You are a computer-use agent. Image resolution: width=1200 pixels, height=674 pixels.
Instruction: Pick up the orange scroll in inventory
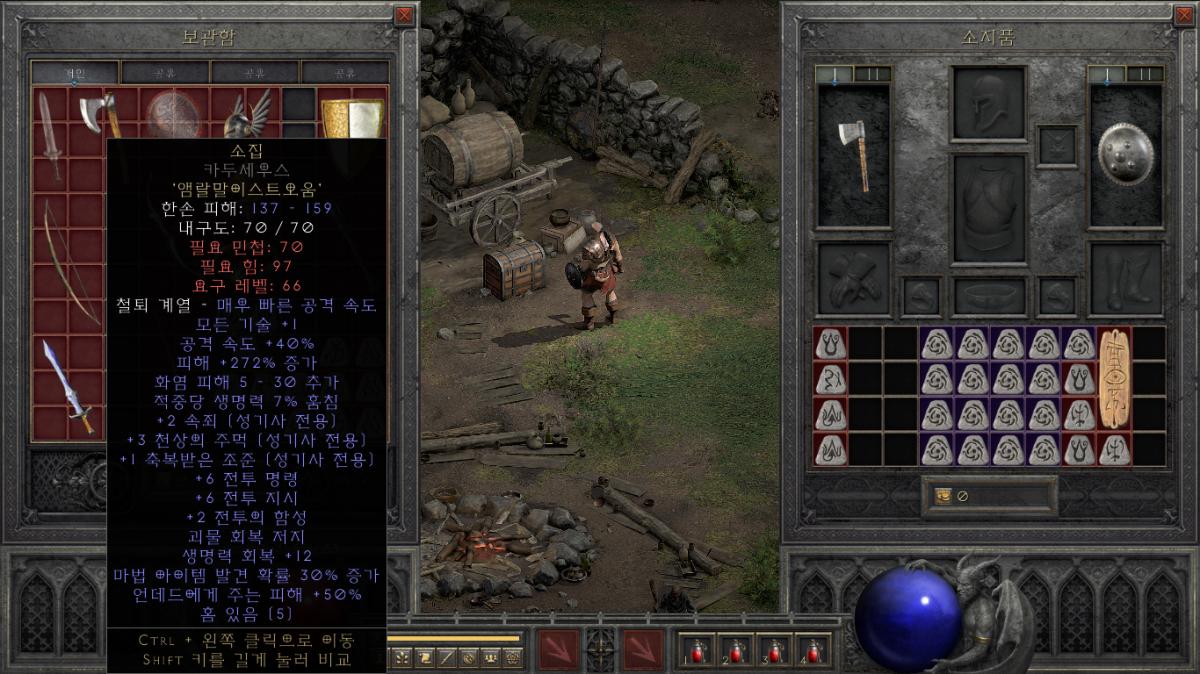[x=1115, y=376]
